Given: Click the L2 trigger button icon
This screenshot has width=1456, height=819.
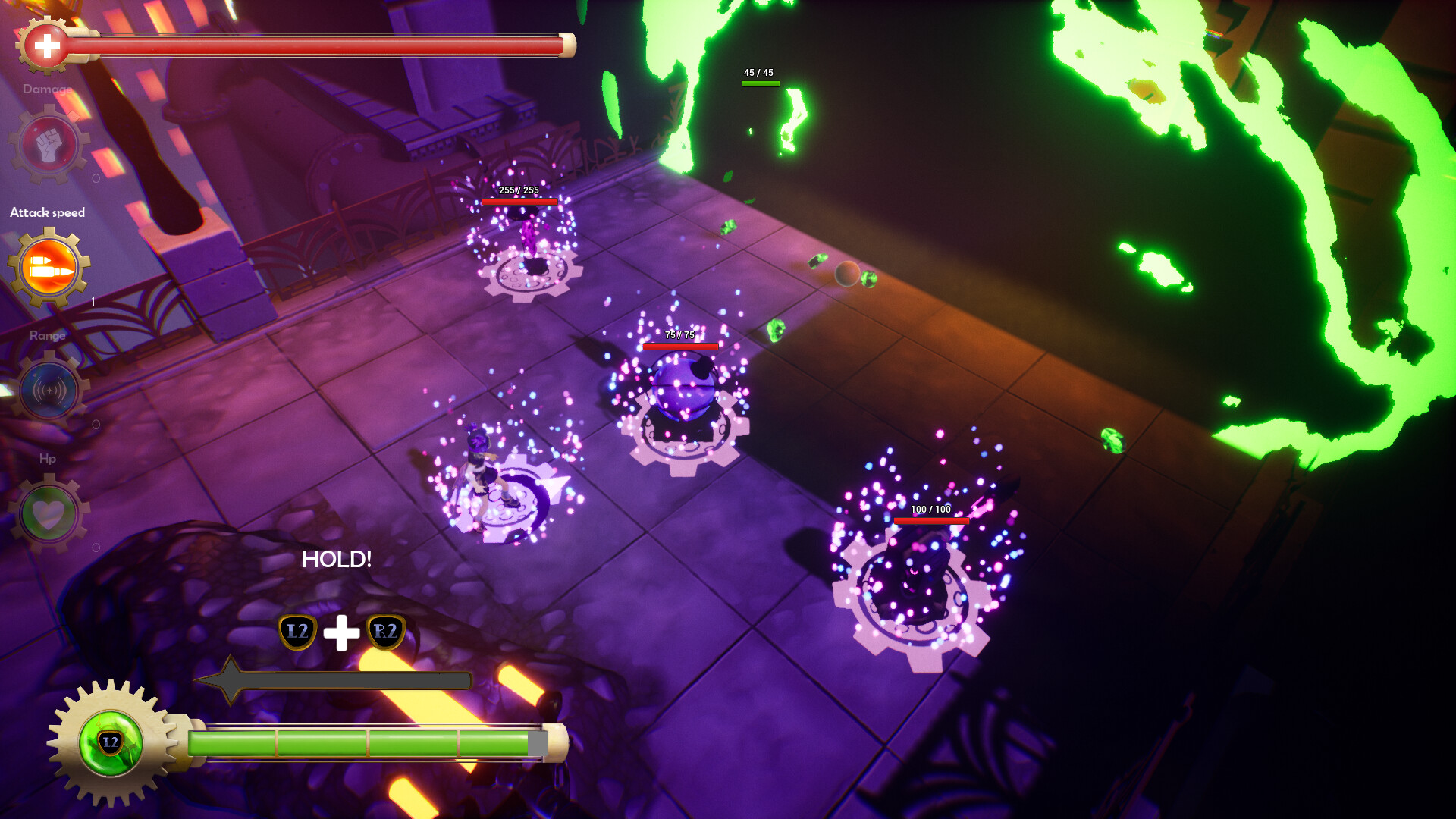Looking at the screenshot, I should coord(297,631).
